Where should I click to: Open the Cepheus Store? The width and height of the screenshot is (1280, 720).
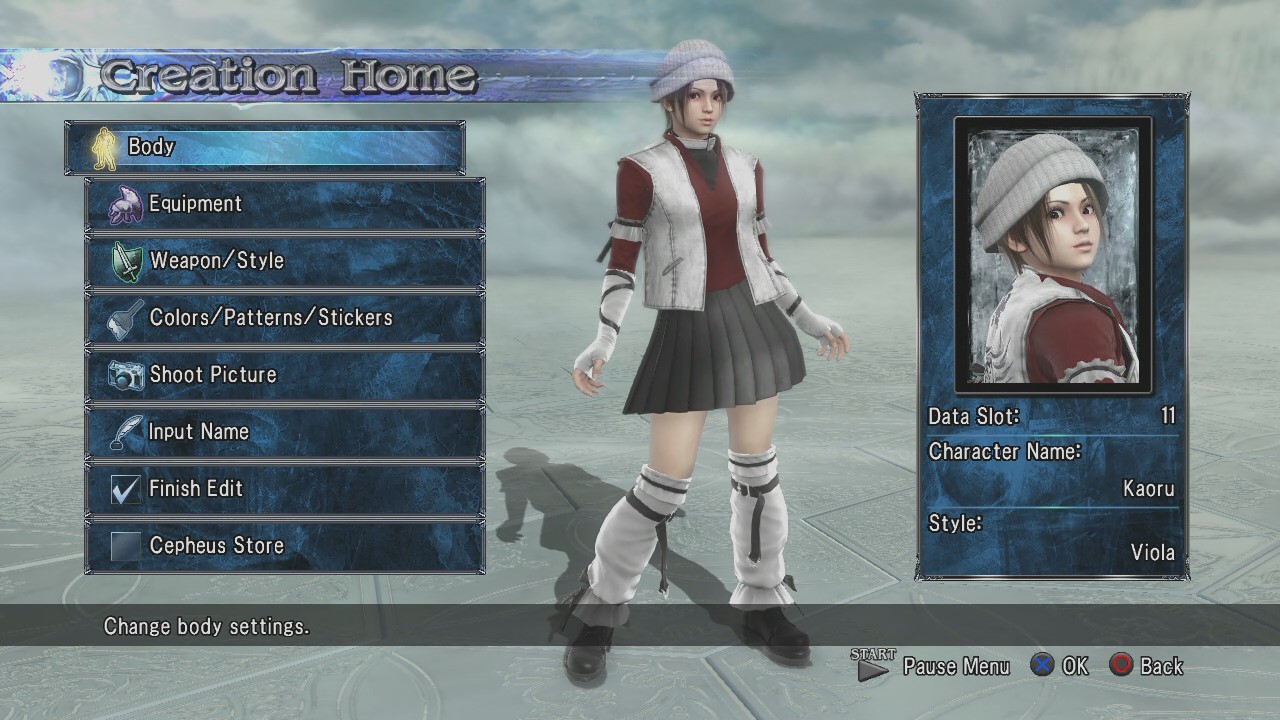pyautogui.click(x=285, y=546)
